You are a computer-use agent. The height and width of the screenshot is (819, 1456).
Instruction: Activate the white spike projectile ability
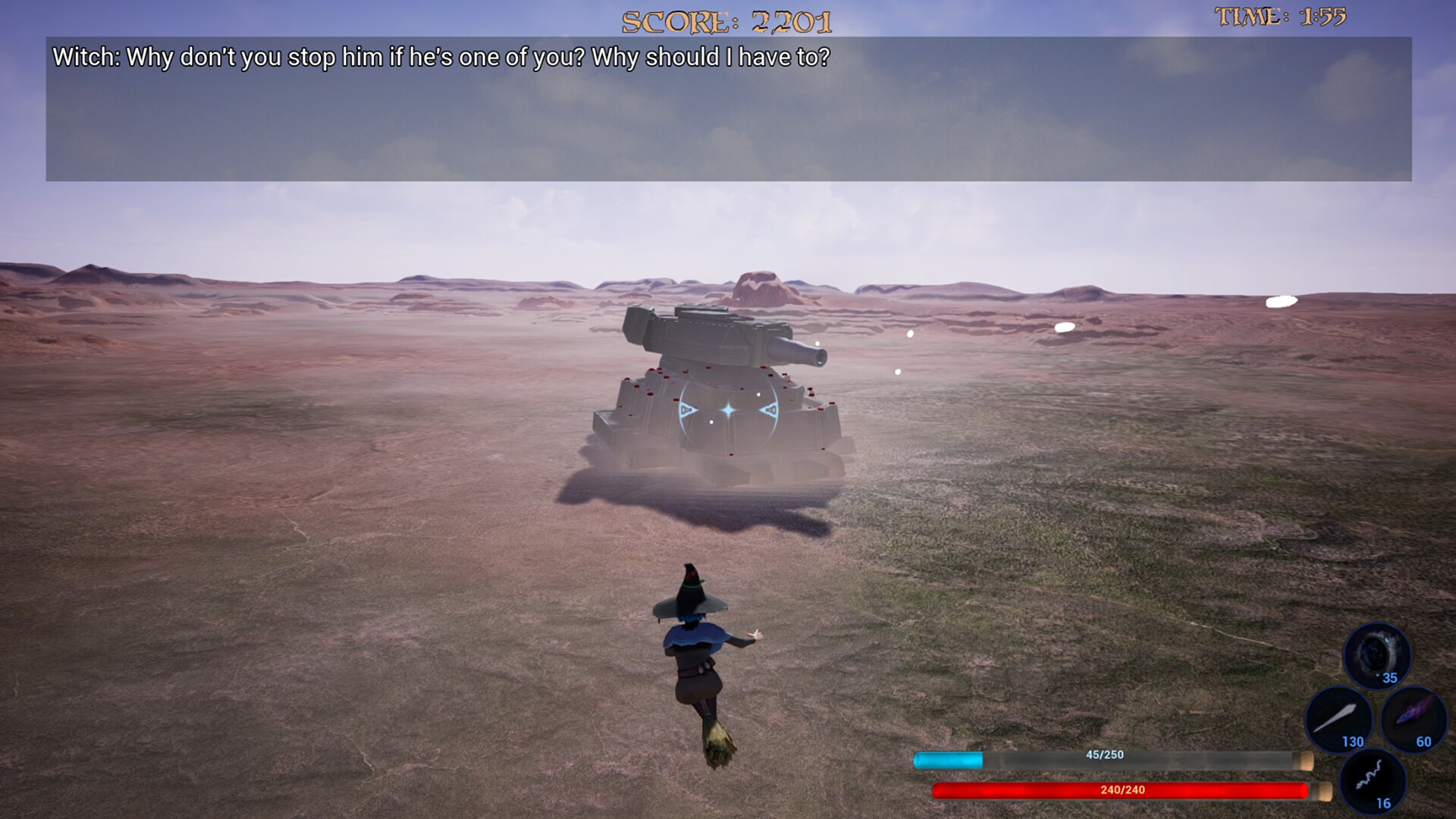(x=1338, y=719)
